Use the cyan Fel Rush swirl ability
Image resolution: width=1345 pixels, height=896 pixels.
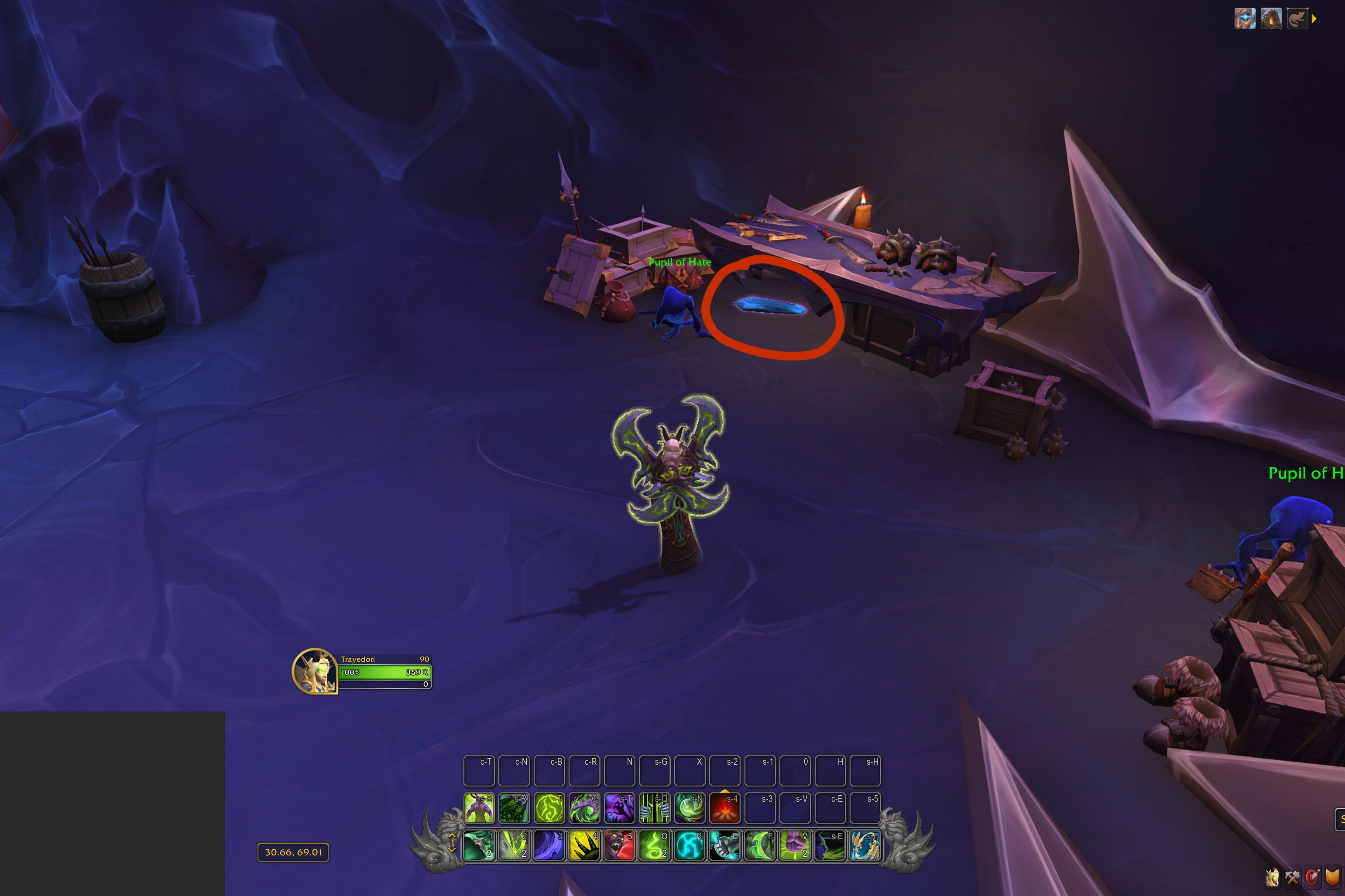pos(690,845)
